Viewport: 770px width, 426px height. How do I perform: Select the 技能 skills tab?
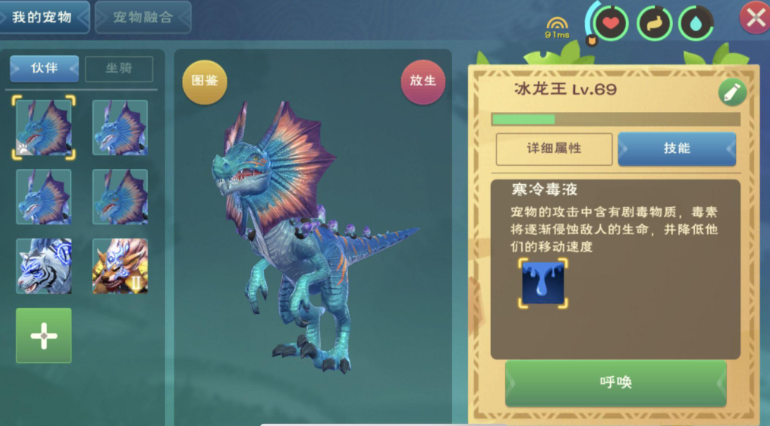676,149
